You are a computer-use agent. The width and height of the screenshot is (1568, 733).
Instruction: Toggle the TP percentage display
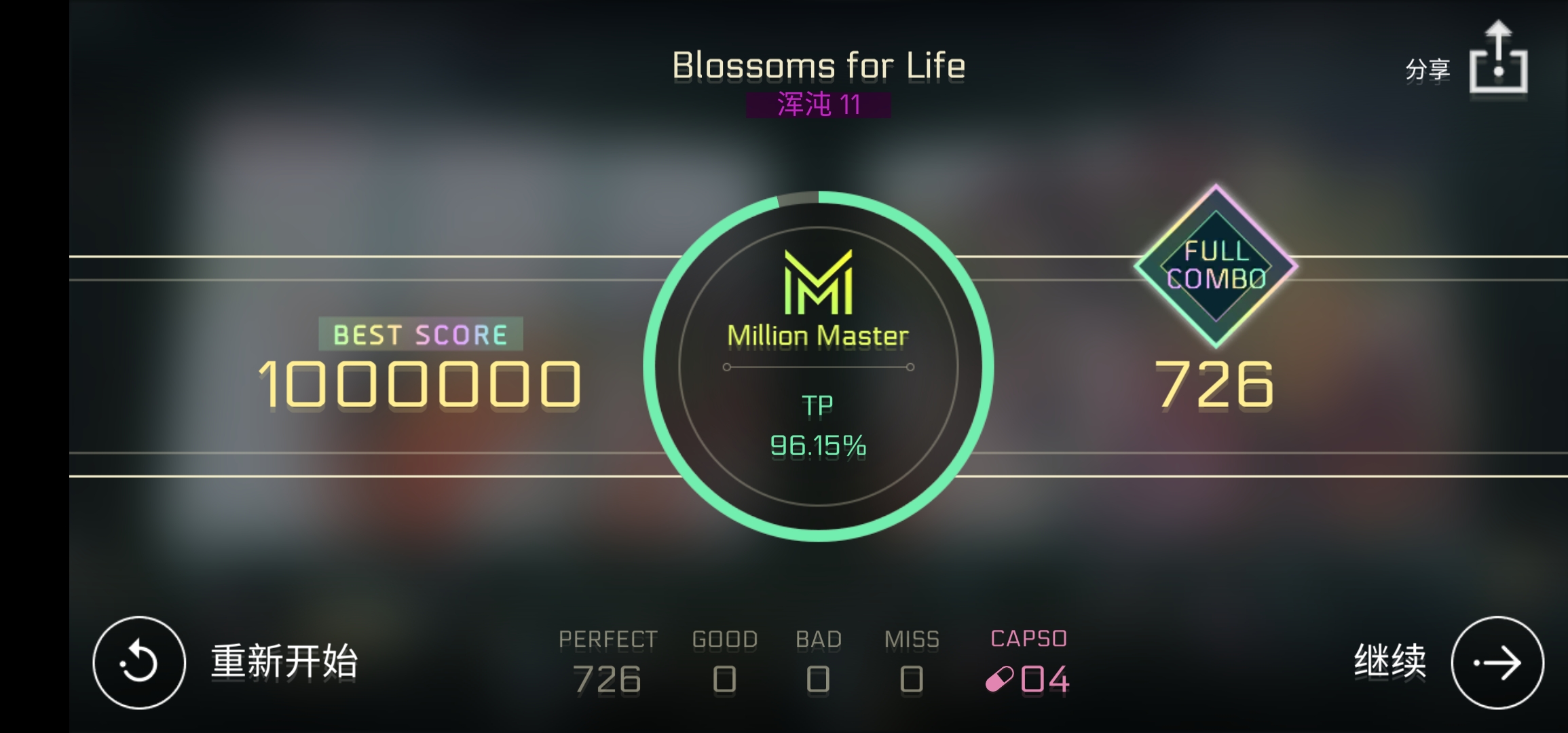pos(818,447)
